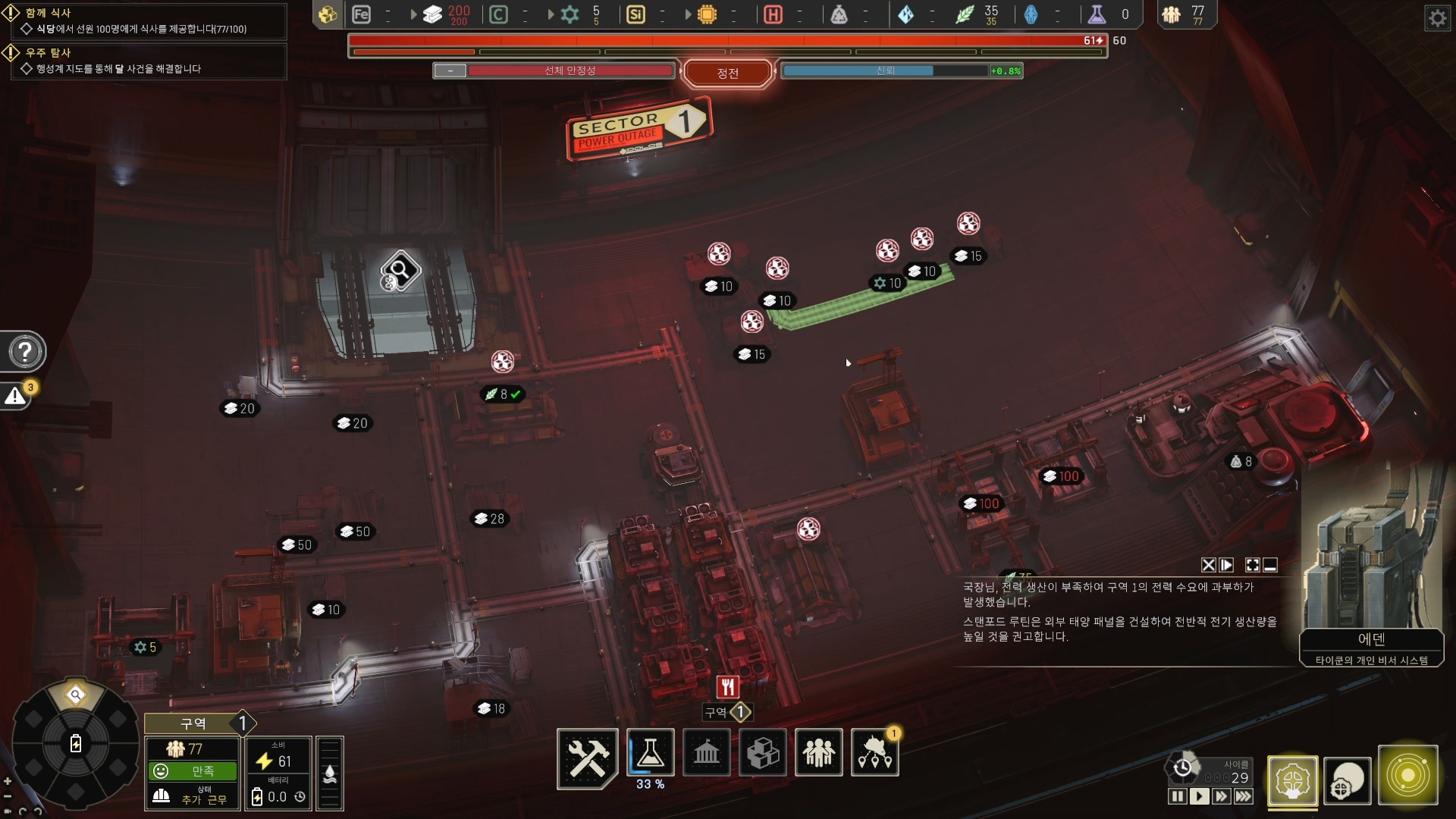Viewport: 1456px width, 819px height.
Task: Minimize the Eden dialogue panel
Action: click(x=1271, y=565)
